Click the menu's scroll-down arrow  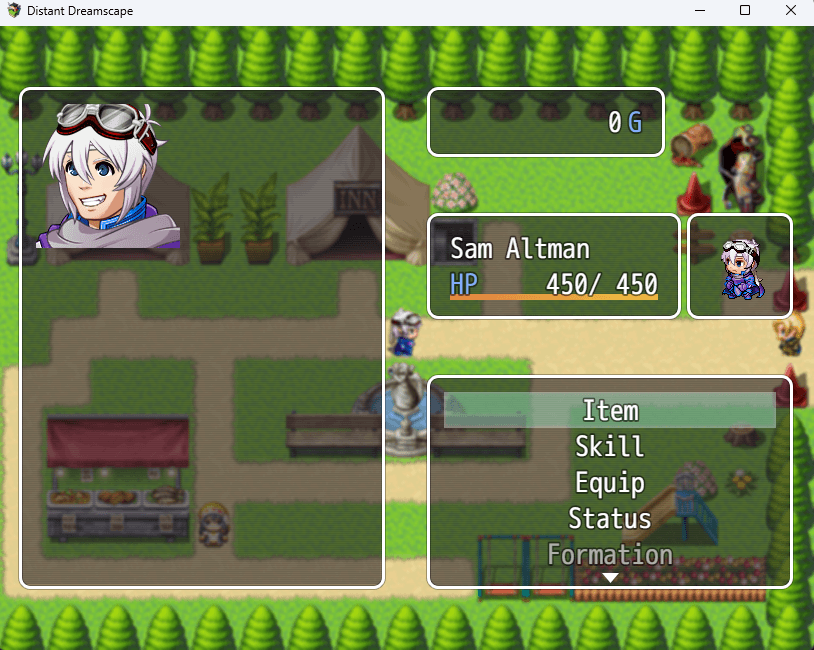pos(610,578)
